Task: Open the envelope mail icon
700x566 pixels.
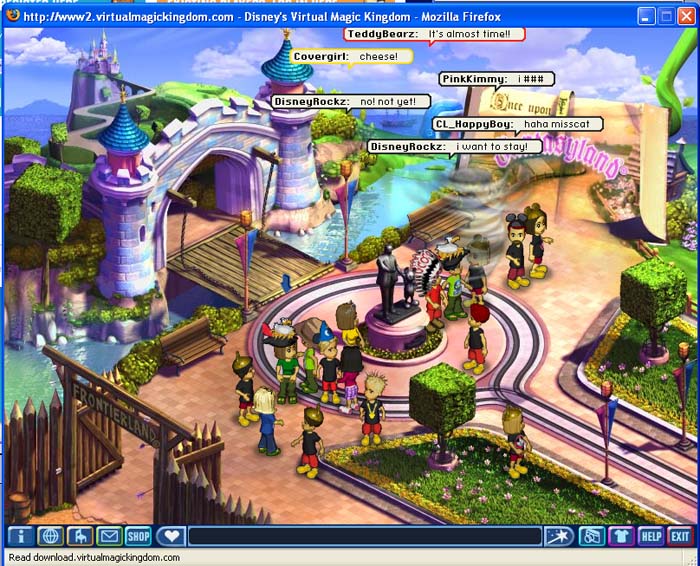Action: coord(108,536)
